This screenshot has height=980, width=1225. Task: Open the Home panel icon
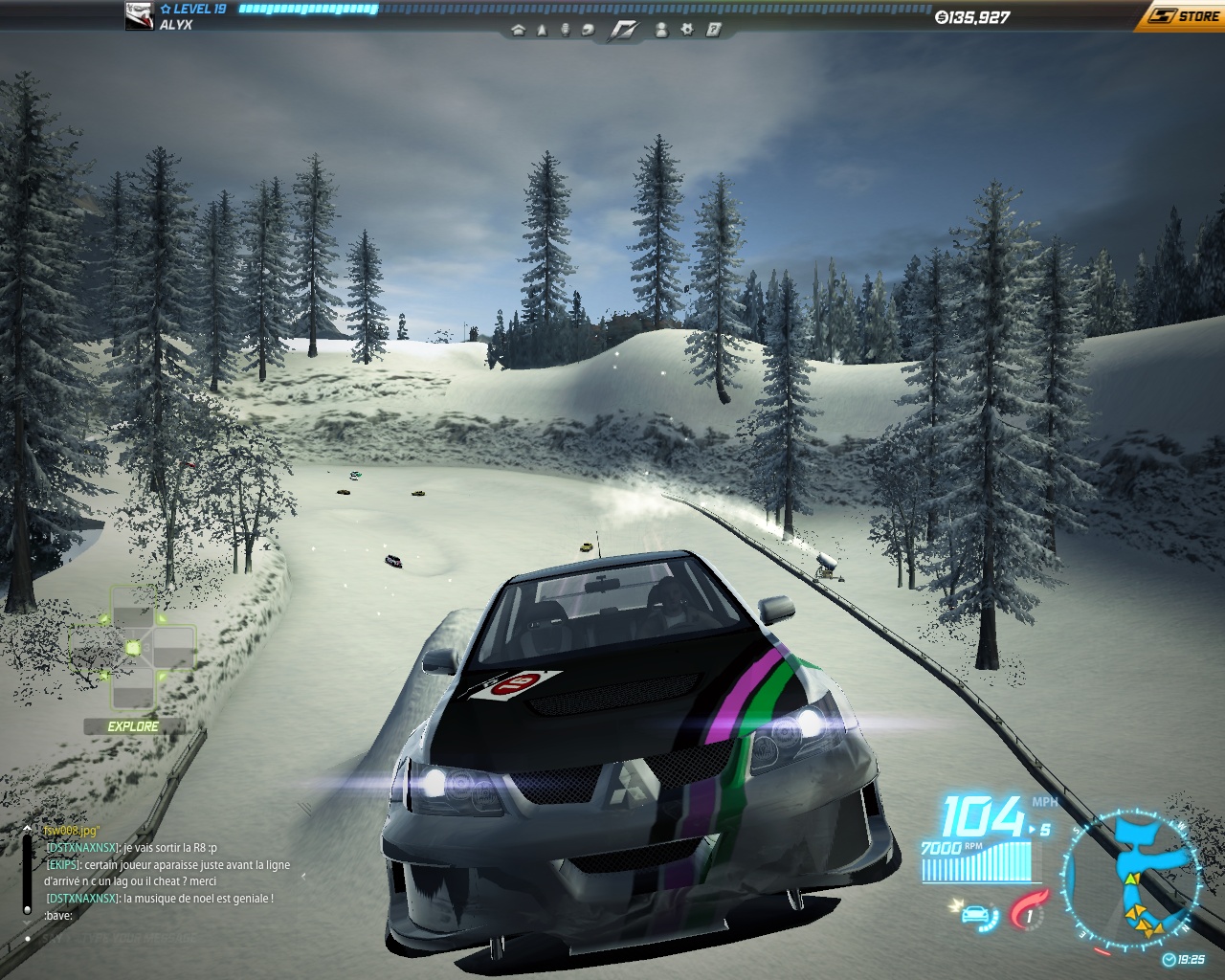(x=519, y=32)
